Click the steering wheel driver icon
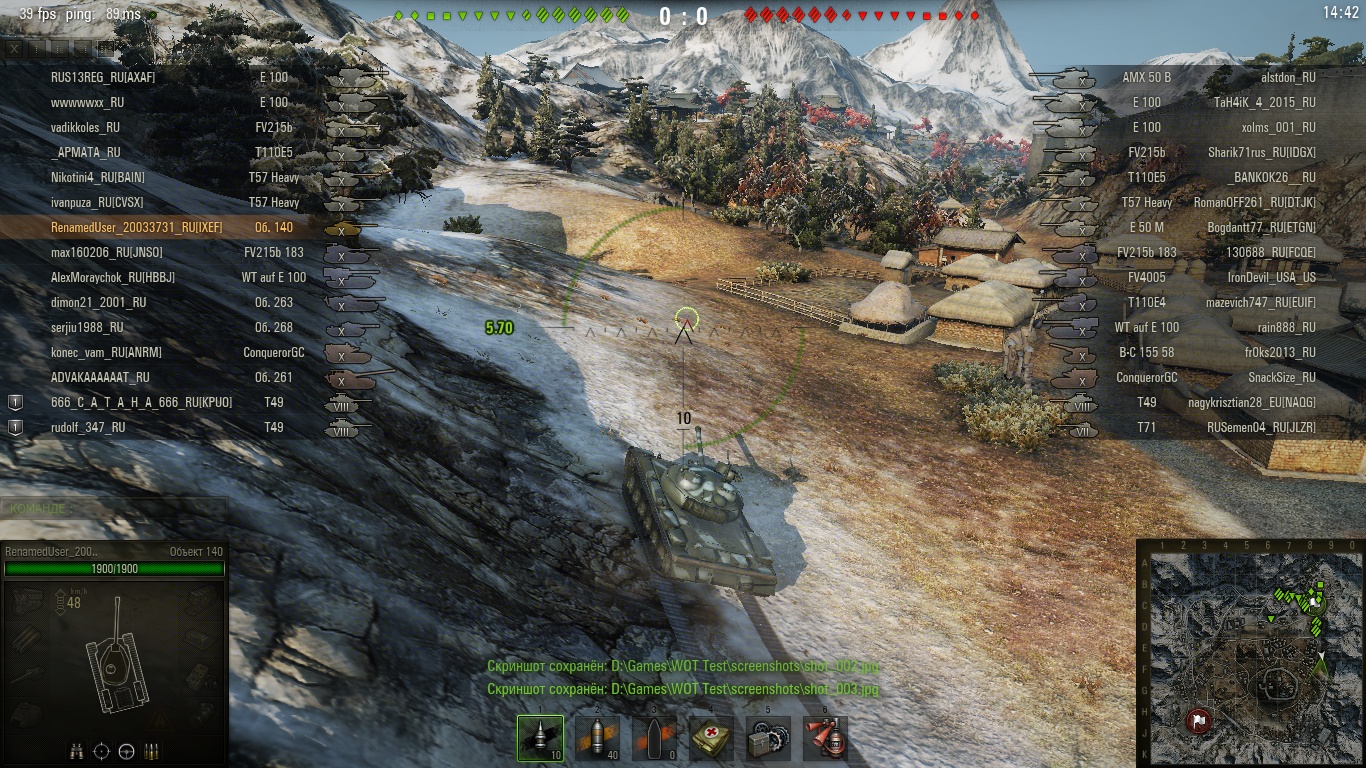Viewport: 1366px width, 768px height. tap(127, 750)
